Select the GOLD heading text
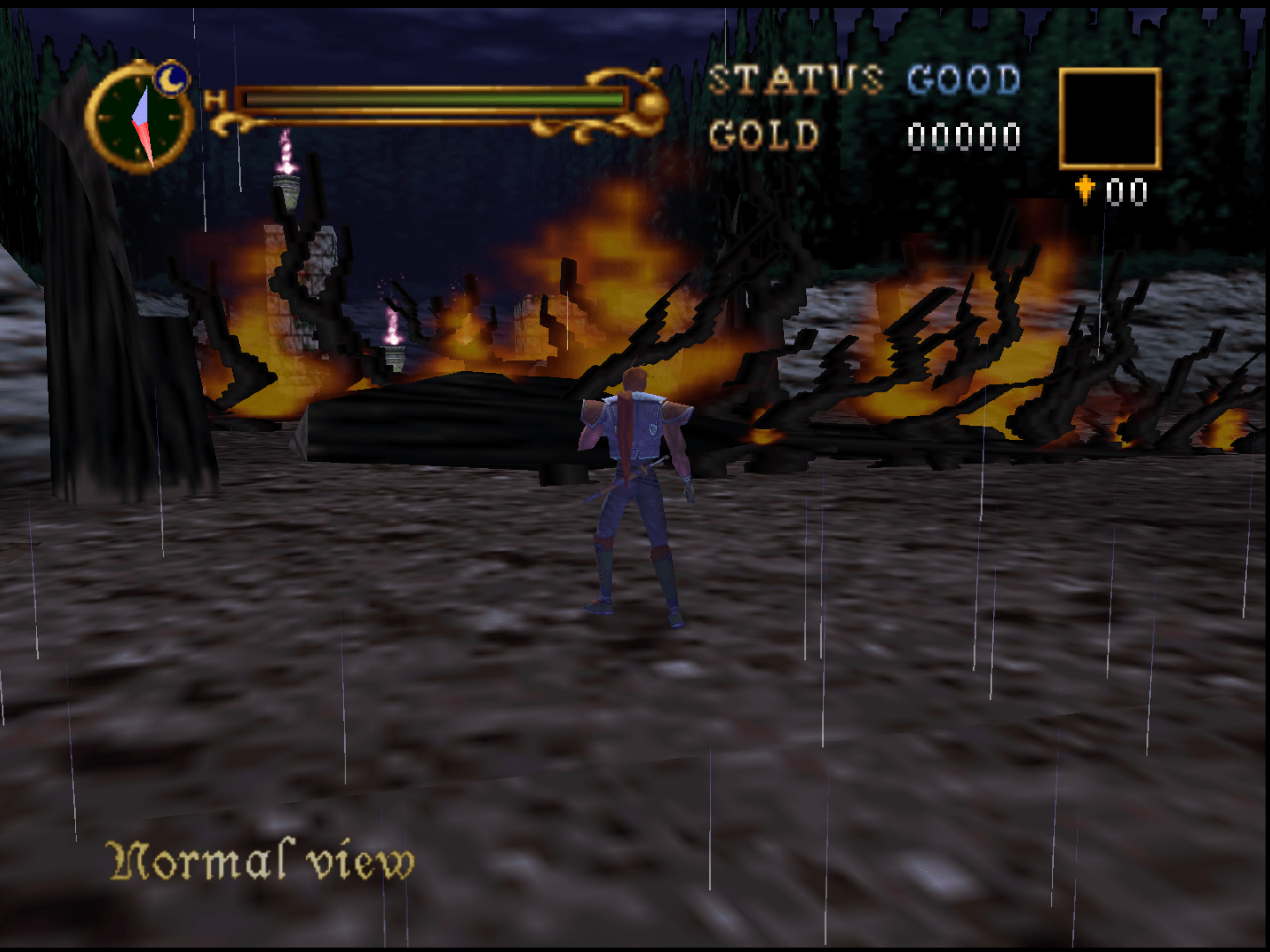The height and width of the screenshot is (952, 1270). click(766, 134)
